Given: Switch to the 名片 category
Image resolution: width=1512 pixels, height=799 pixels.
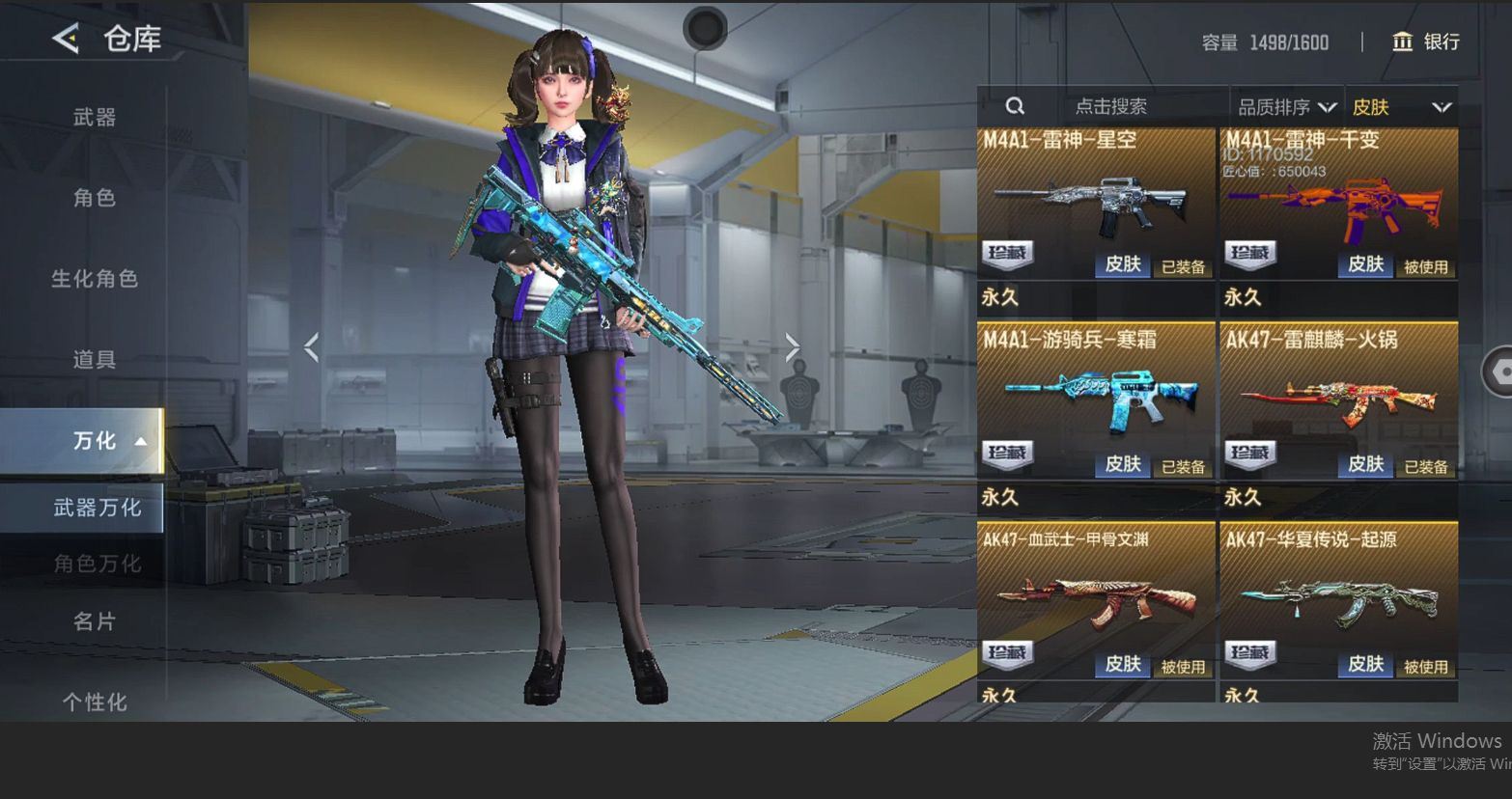Looking at the screenshot, I should (95, 621).
